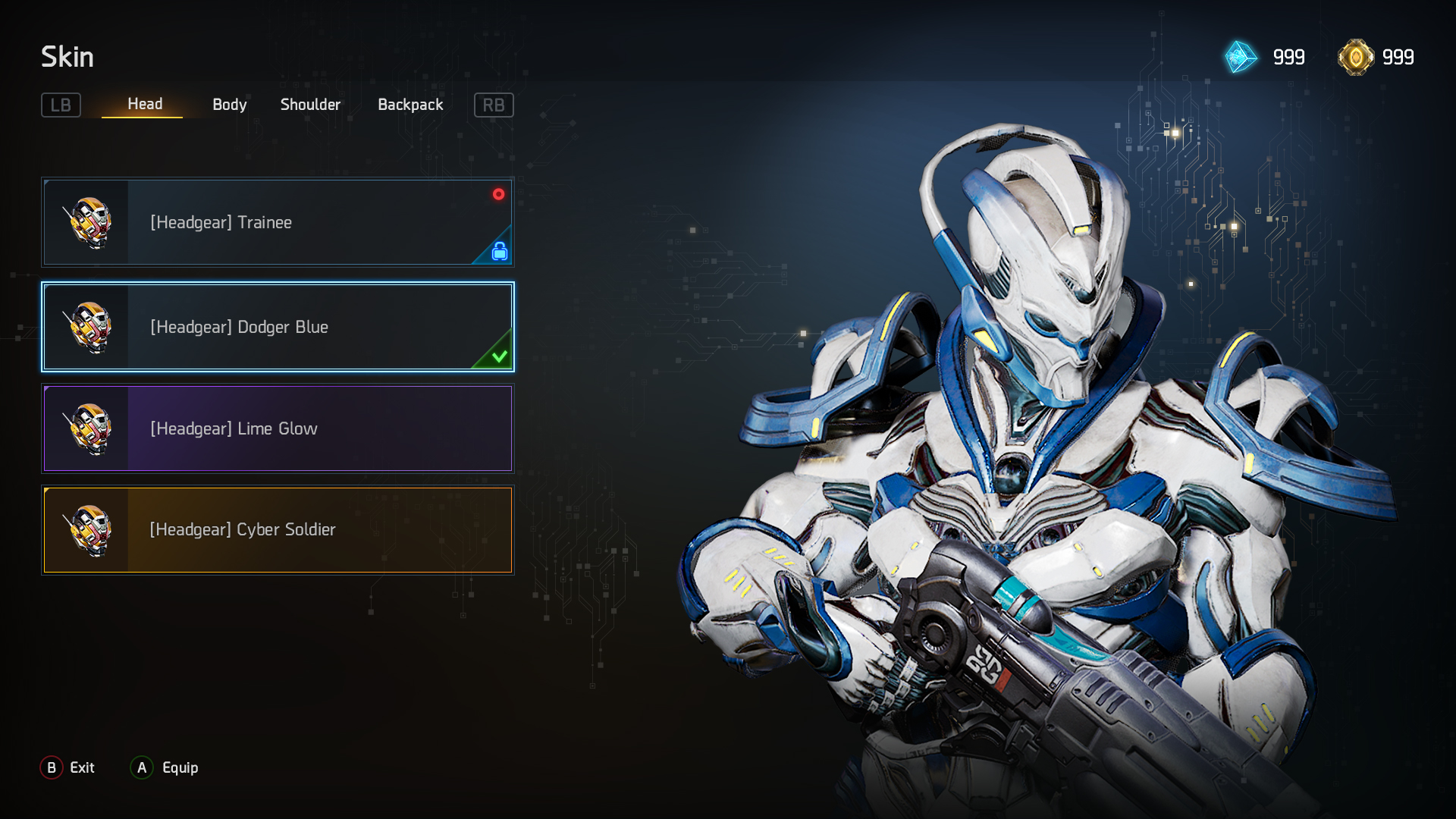Pick the Lime Glow headgear

pos(278,428)
